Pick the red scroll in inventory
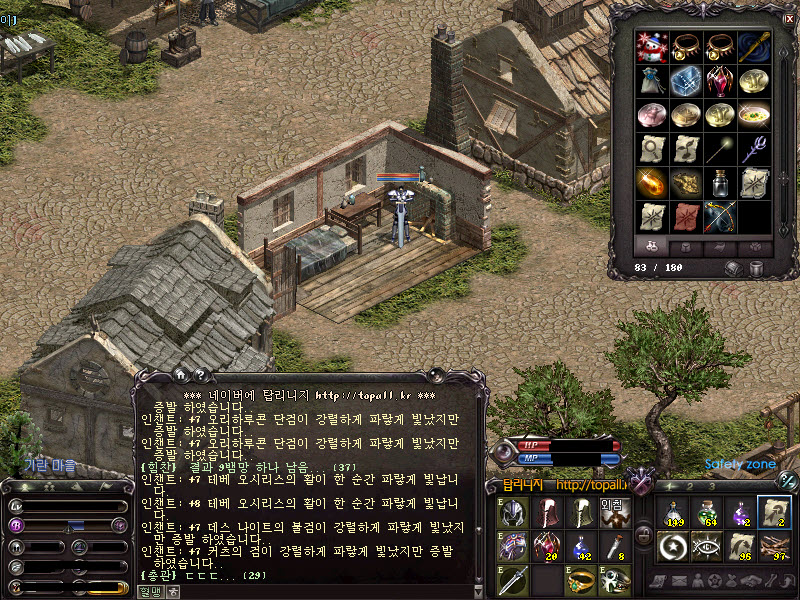The width and height of the screenshot is (800, 600). point(686,216)
